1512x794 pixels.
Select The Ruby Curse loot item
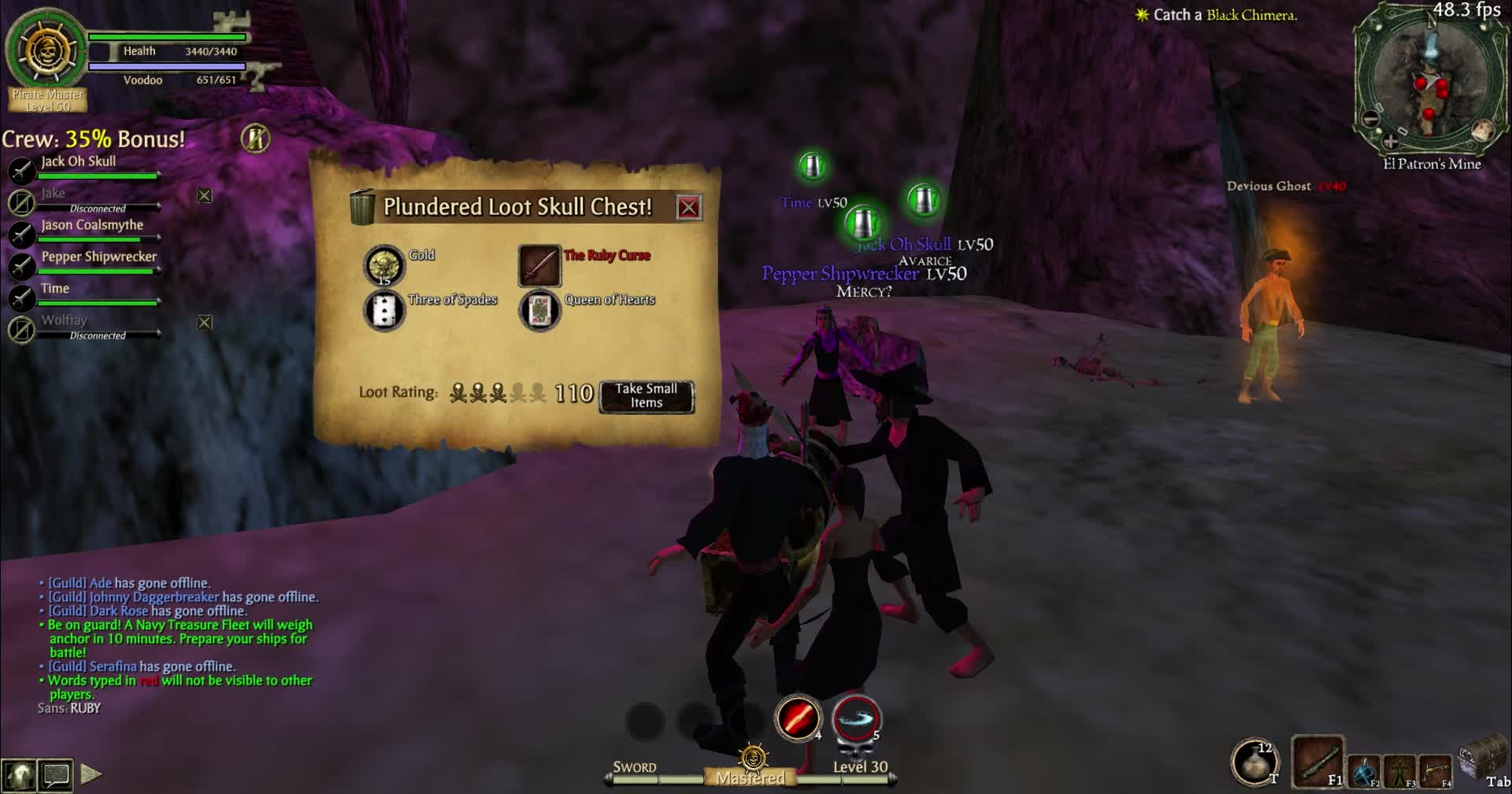(x=540, y=265)
